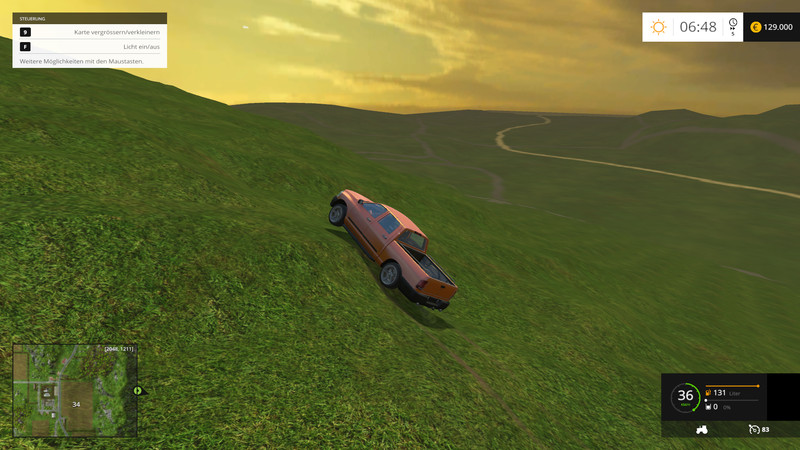Image resolution: width=800 pixels, height=450 pixels.
Task: Click the euro money icon
Action: tap(755, 27)
